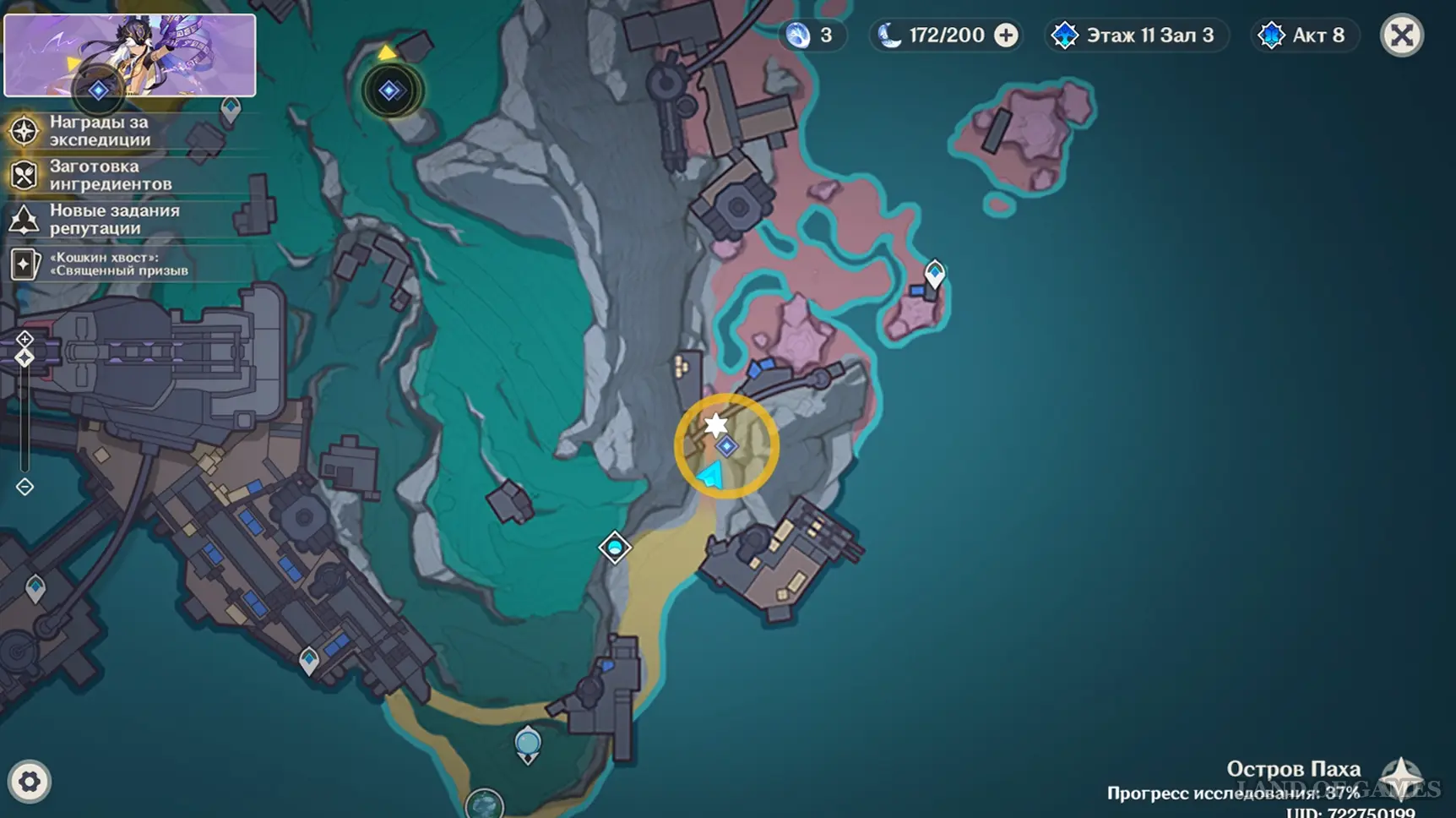Open the Остров Паха exploration progress compass
This screenshot has height=818, width=1456.
(1402, 776)
